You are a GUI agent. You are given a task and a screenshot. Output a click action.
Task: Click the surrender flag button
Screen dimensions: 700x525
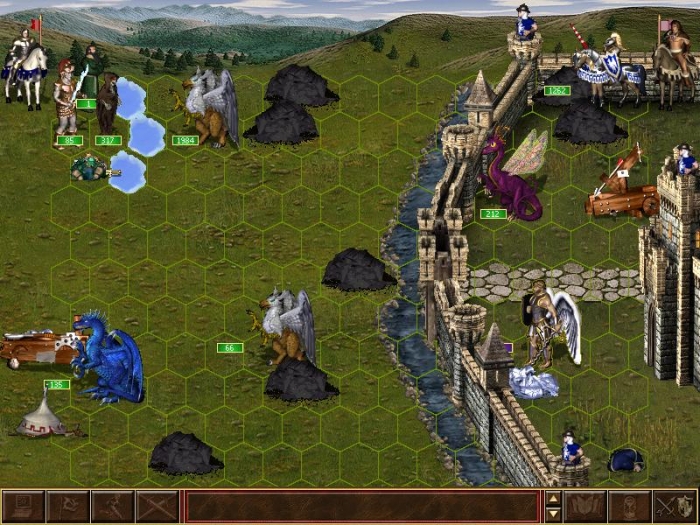click(67, 506)
